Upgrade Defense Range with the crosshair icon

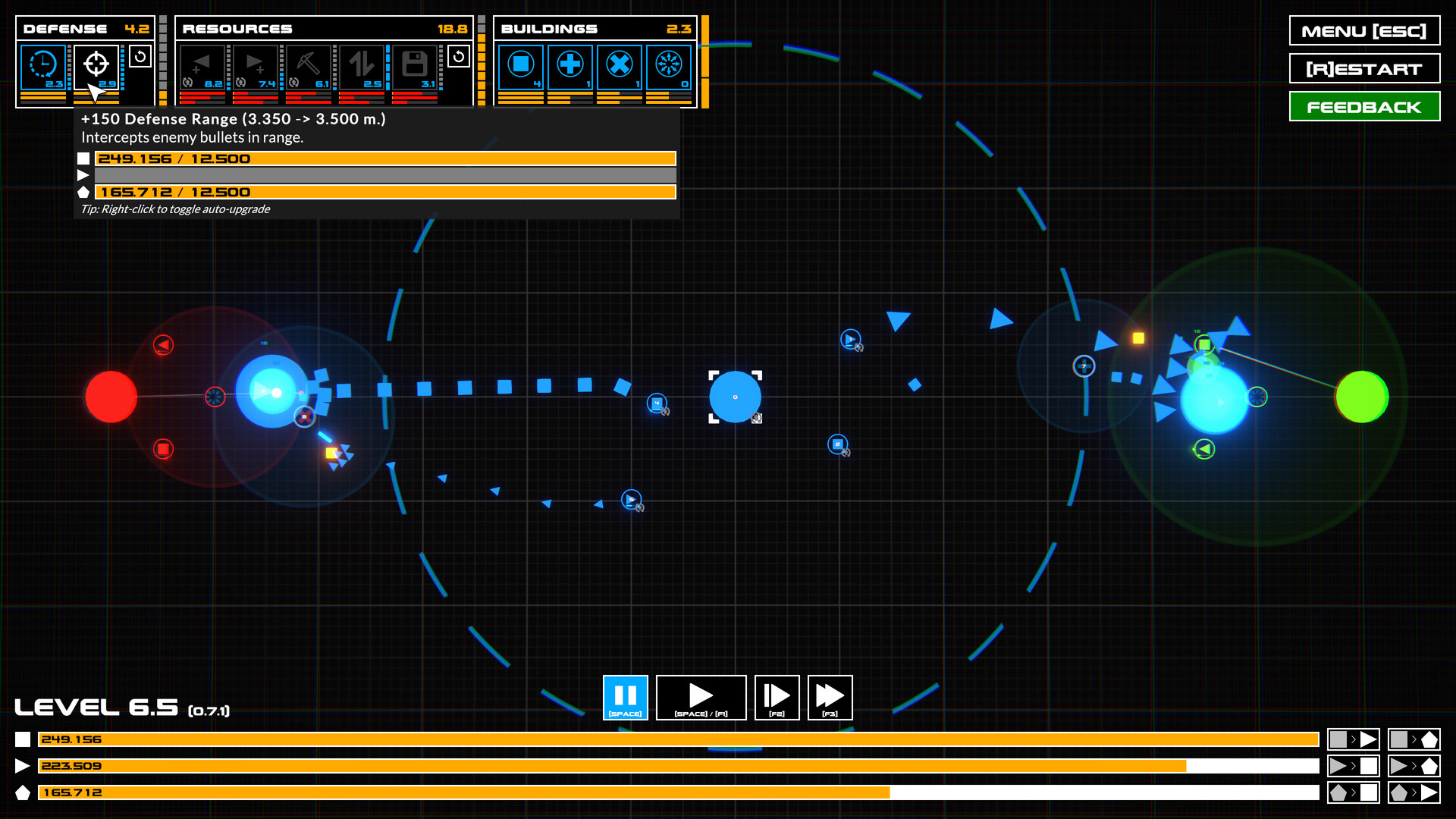96,65
